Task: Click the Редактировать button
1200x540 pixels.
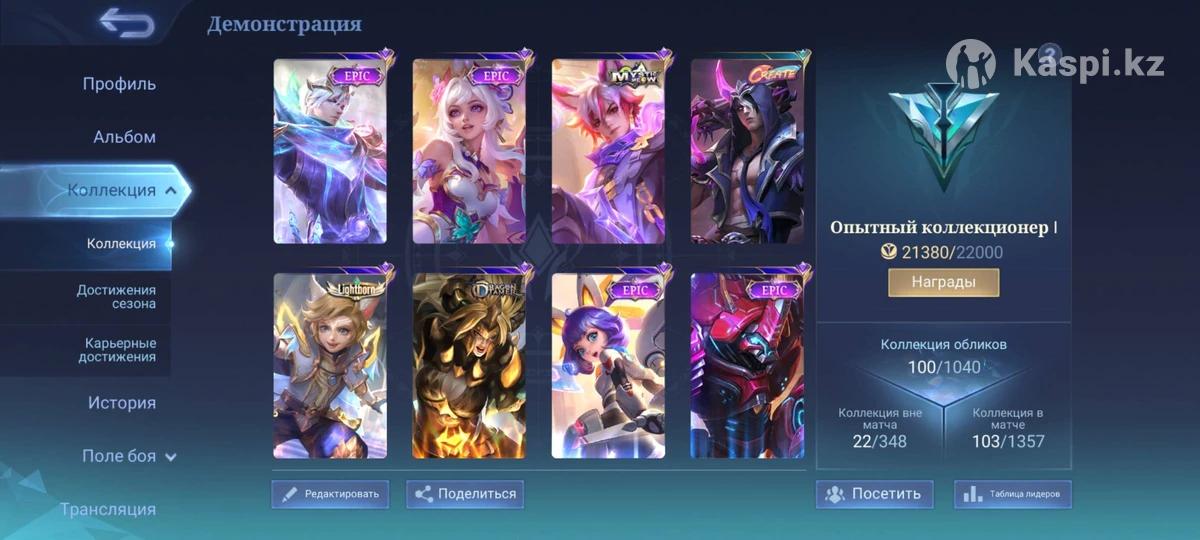Action: [330, 494]
